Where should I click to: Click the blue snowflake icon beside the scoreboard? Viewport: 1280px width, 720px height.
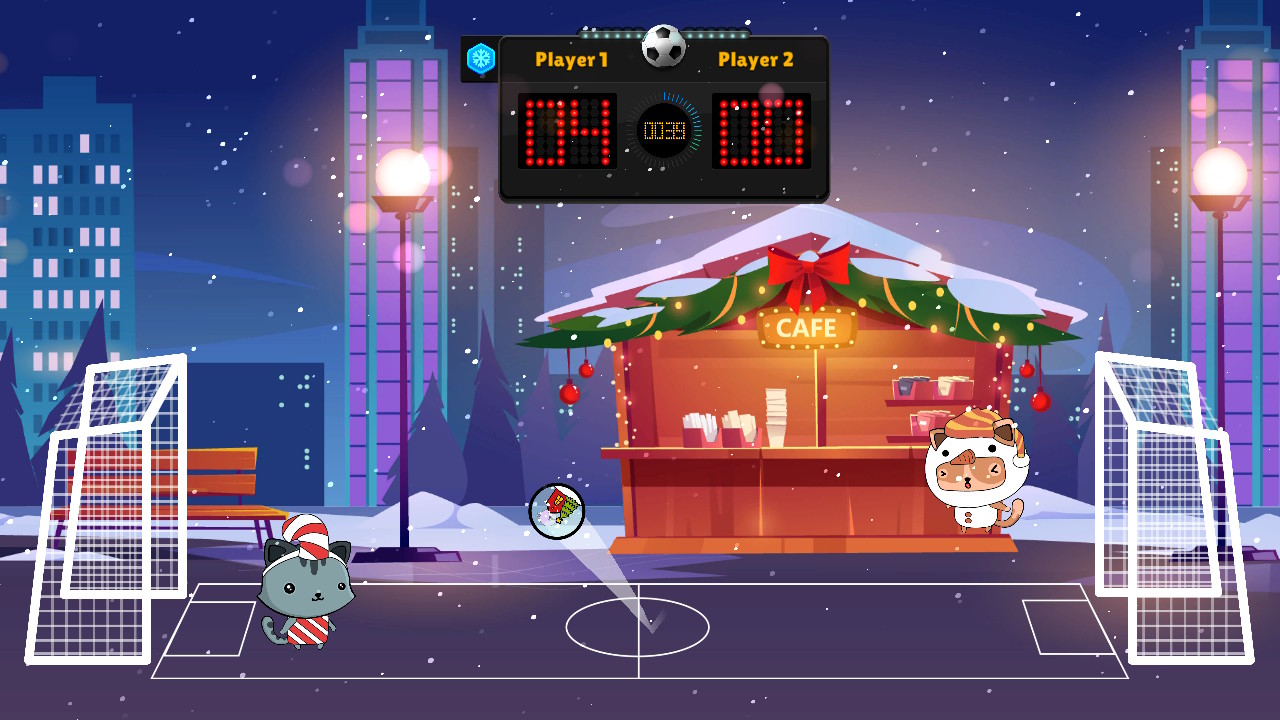[x=481, y=59]
